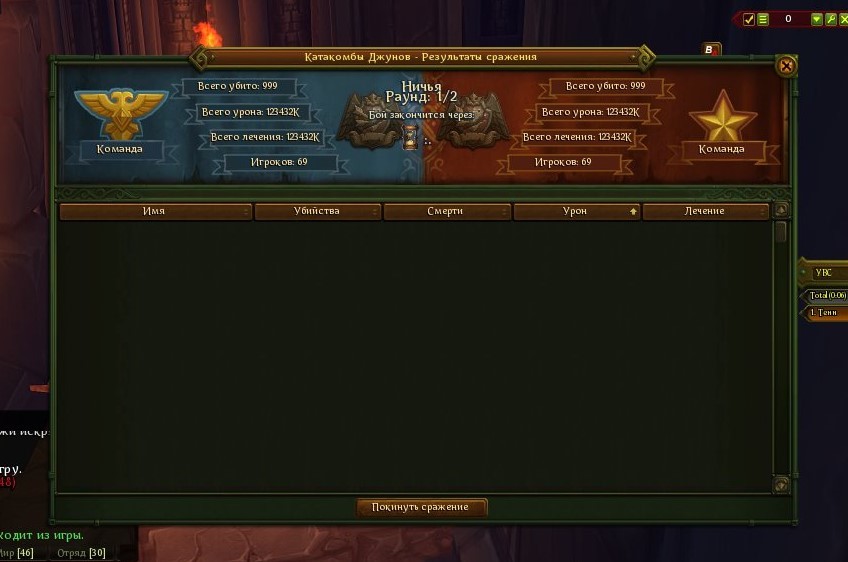This screenshot has height=562, width=848.
Task: Toggle the yellow checkmark box in top bar
Action: pos(749,19)
